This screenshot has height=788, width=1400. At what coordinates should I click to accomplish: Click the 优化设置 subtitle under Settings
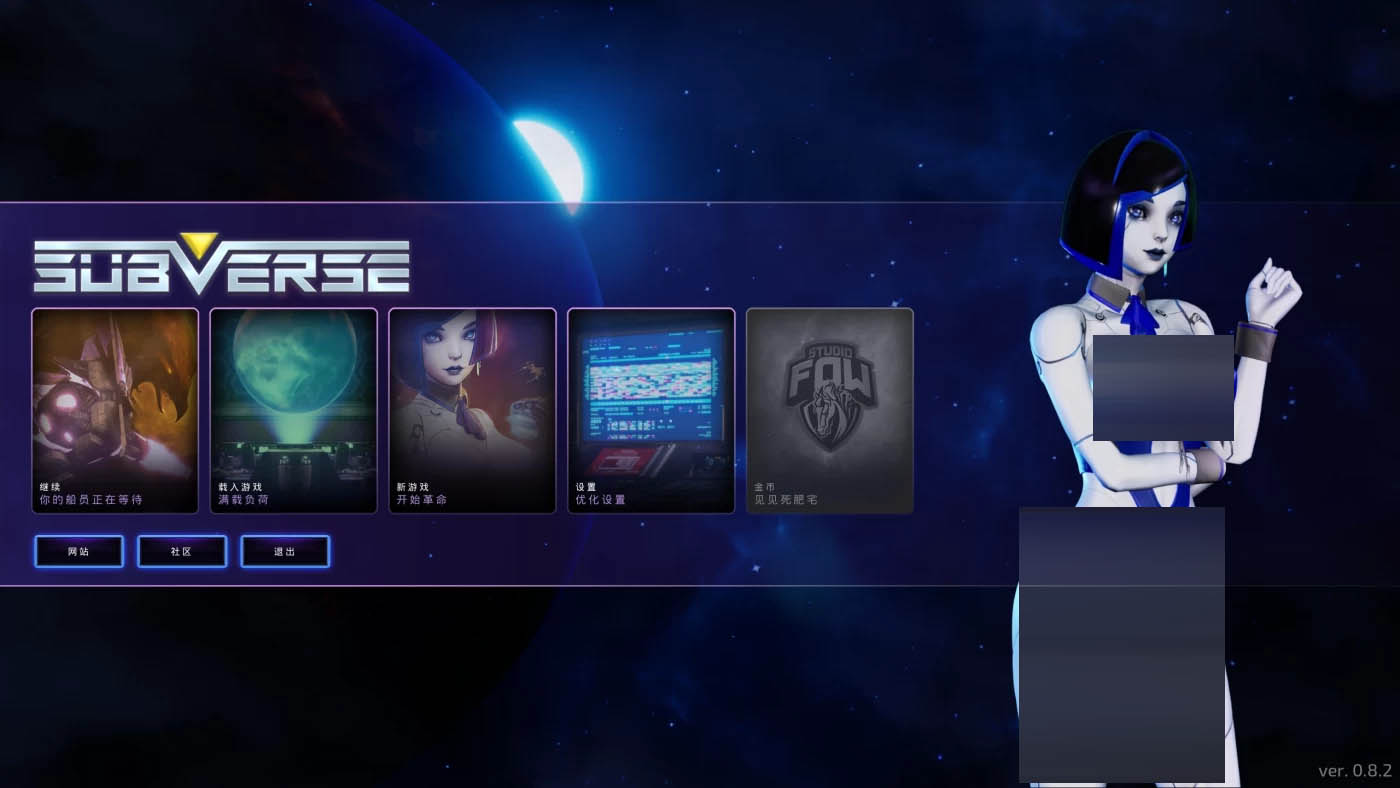click(600, 497)
